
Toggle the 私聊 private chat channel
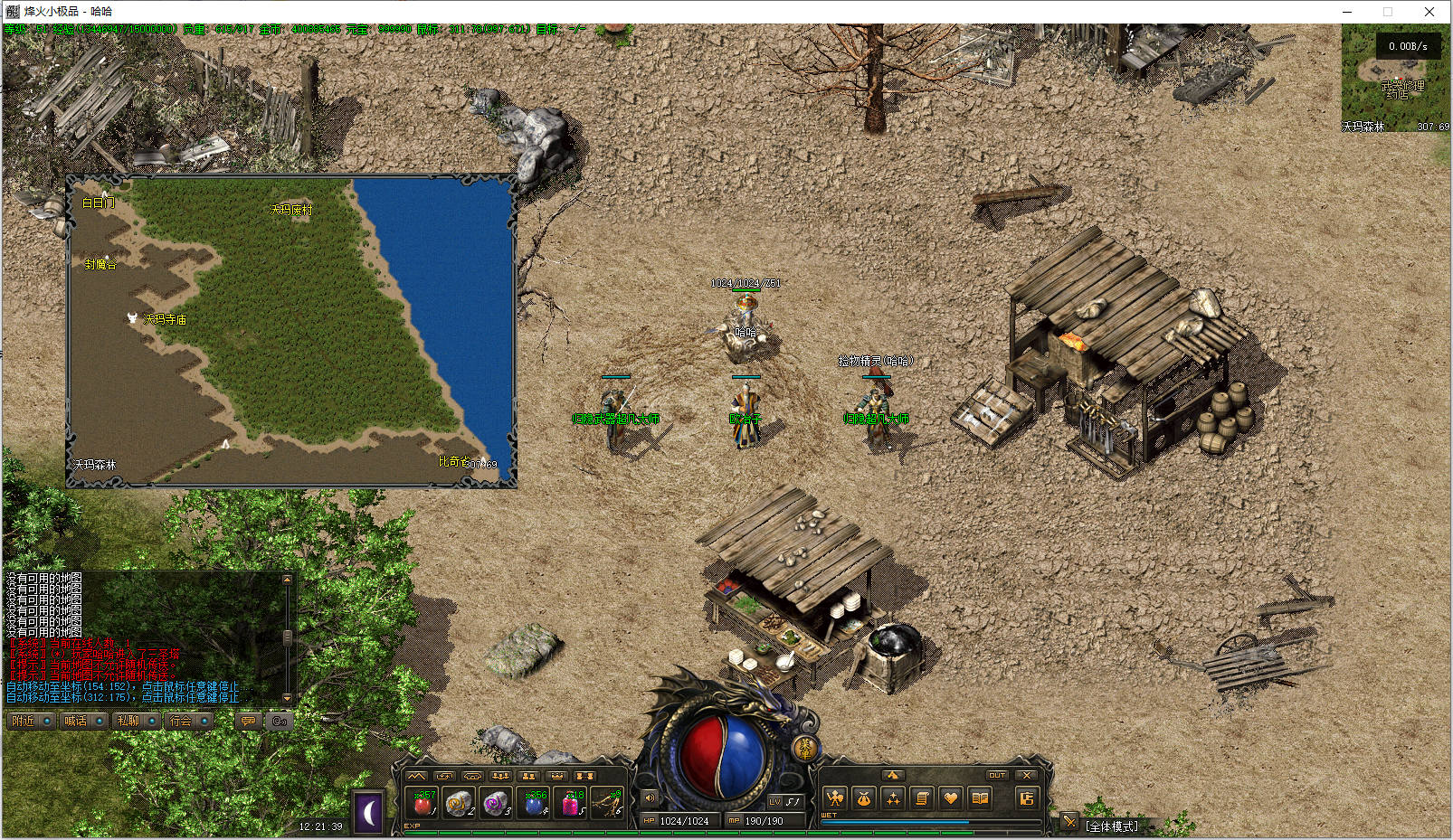click(x=136, y=721)
